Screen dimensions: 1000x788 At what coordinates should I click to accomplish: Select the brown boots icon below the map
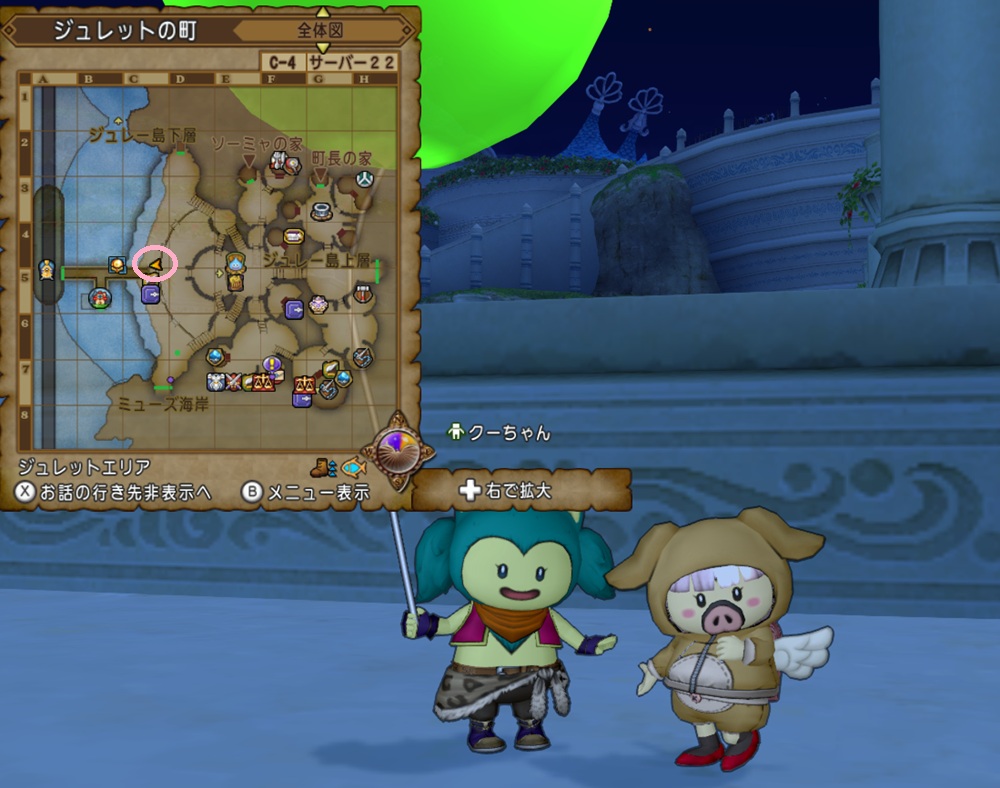tap(322, 466)
